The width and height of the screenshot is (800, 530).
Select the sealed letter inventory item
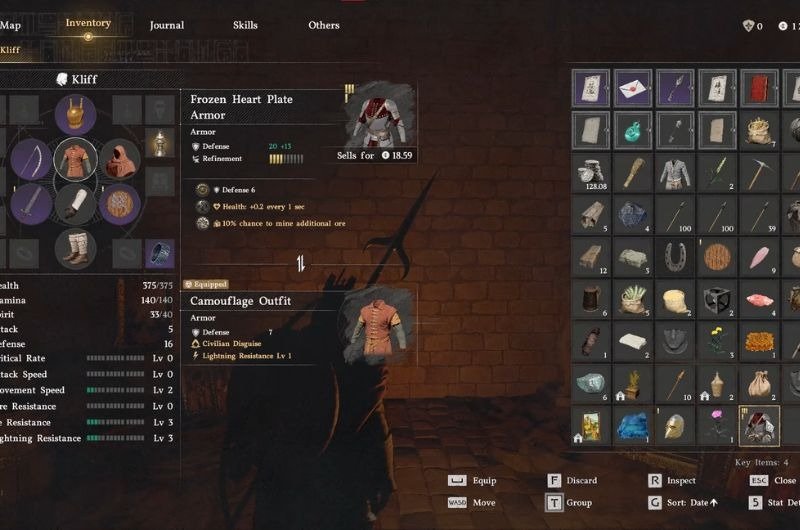pyautogui.click(x=633, y=88)
